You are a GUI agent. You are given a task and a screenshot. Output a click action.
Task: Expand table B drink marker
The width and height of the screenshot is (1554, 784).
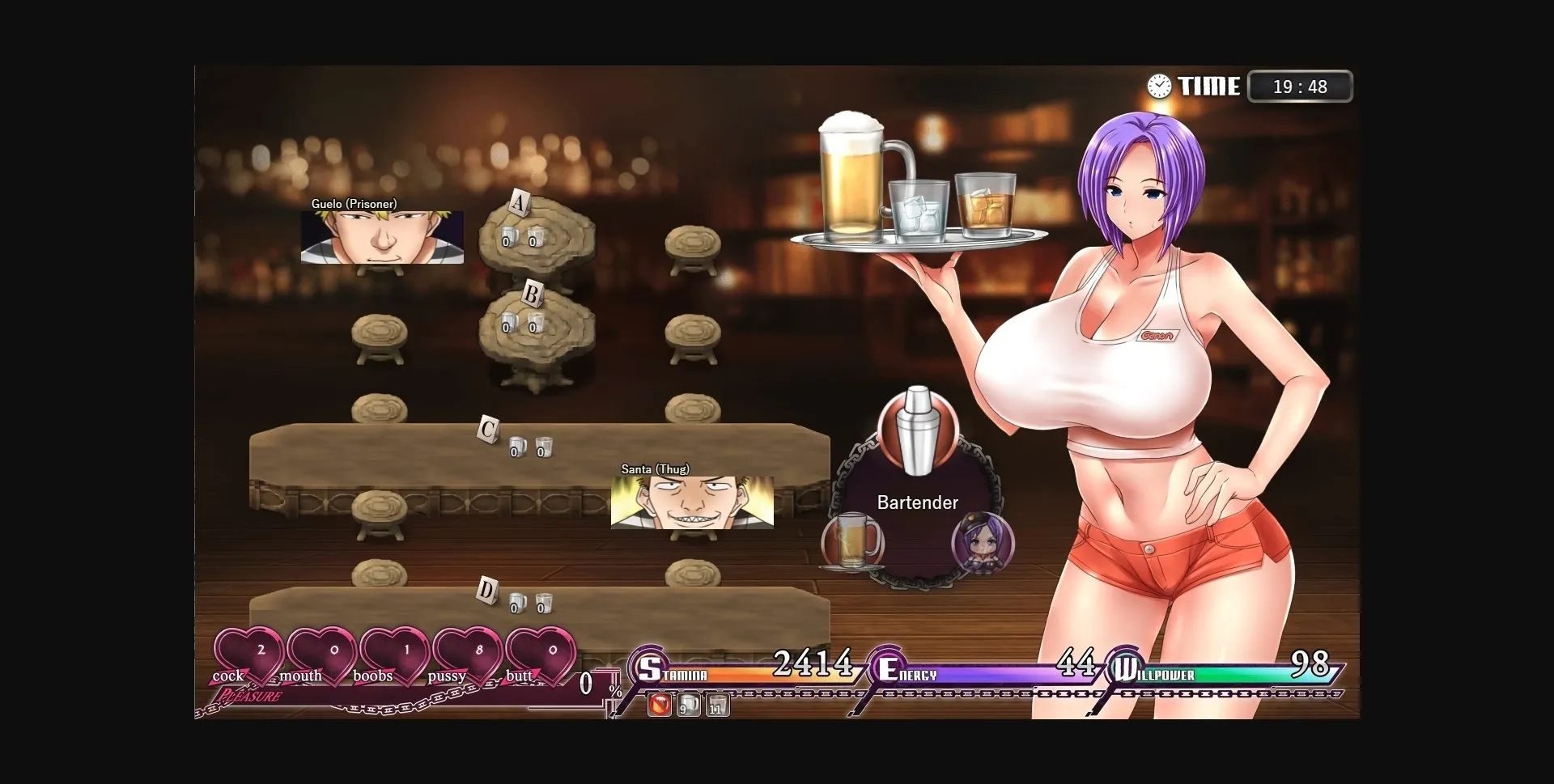pos(532,293)
